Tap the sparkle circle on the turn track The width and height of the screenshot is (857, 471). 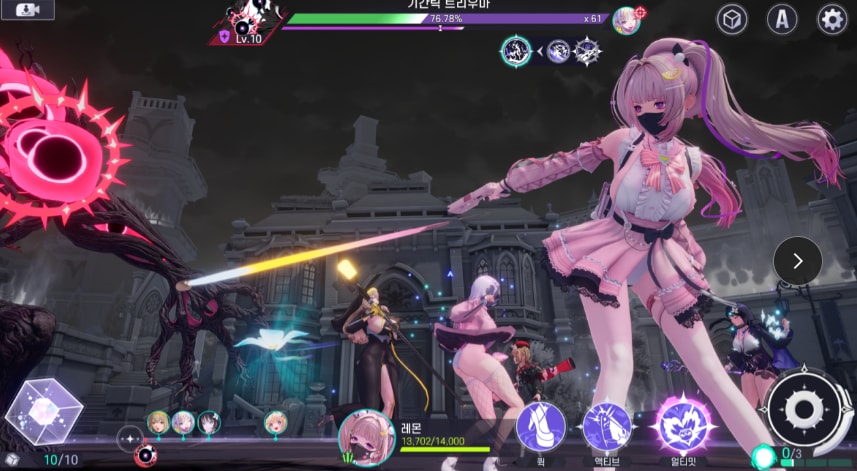pyautogui.click(x=130, y=437)
